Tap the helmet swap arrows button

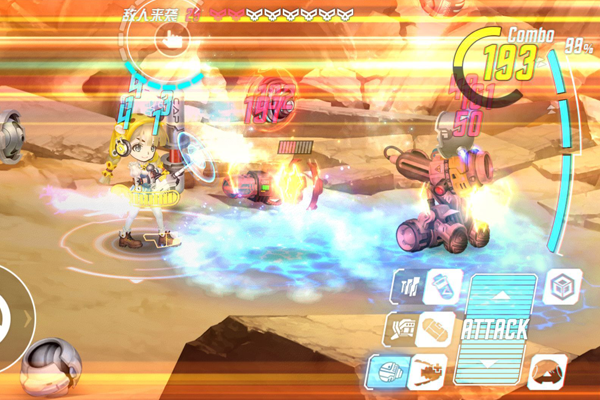[547, 371]
